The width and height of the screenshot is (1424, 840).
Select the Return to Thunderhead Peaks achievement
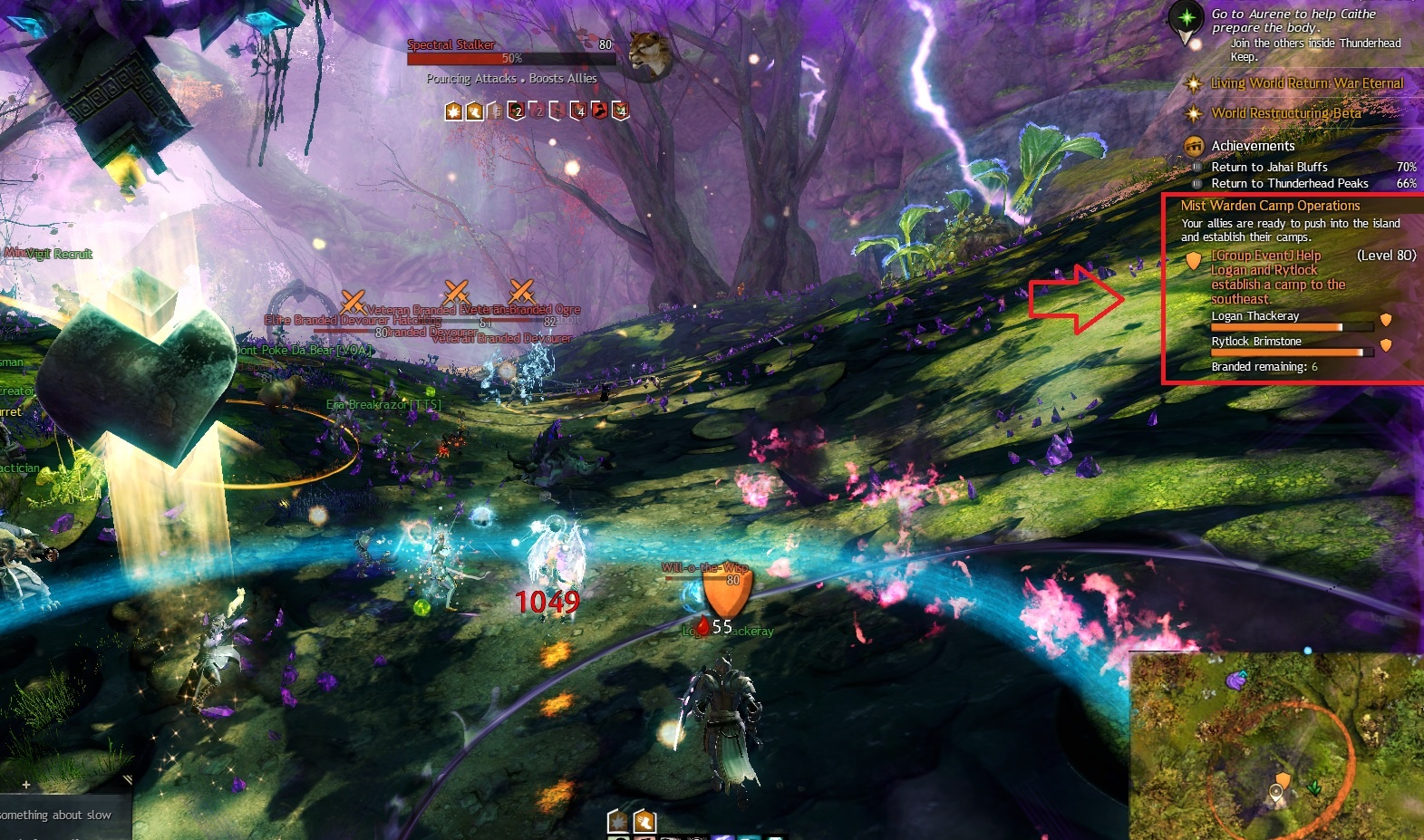[x=1289, y=183]
